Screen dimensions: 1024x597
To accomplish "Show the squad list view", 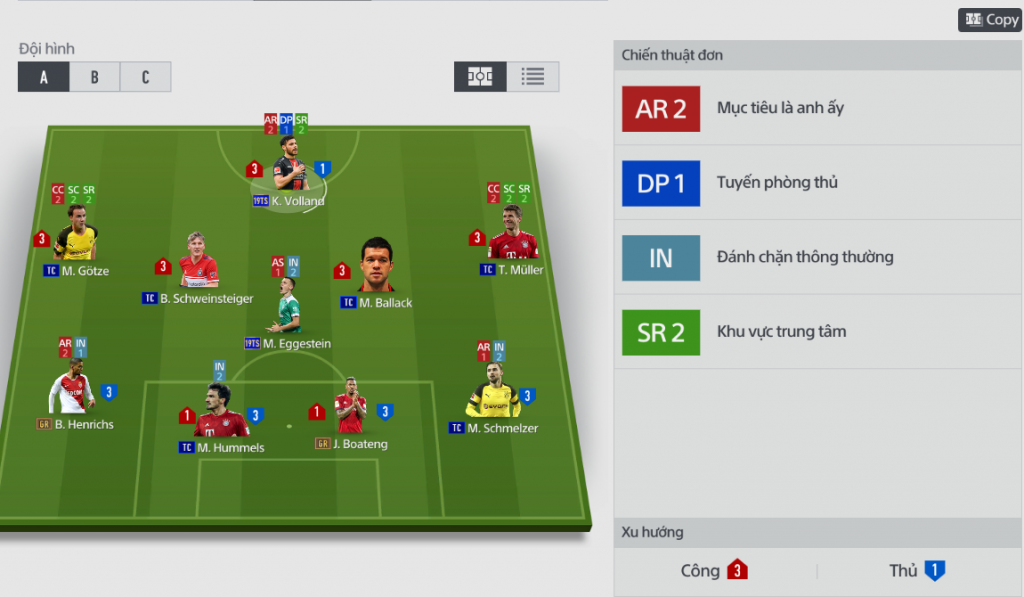I will [x=533, y=77].
